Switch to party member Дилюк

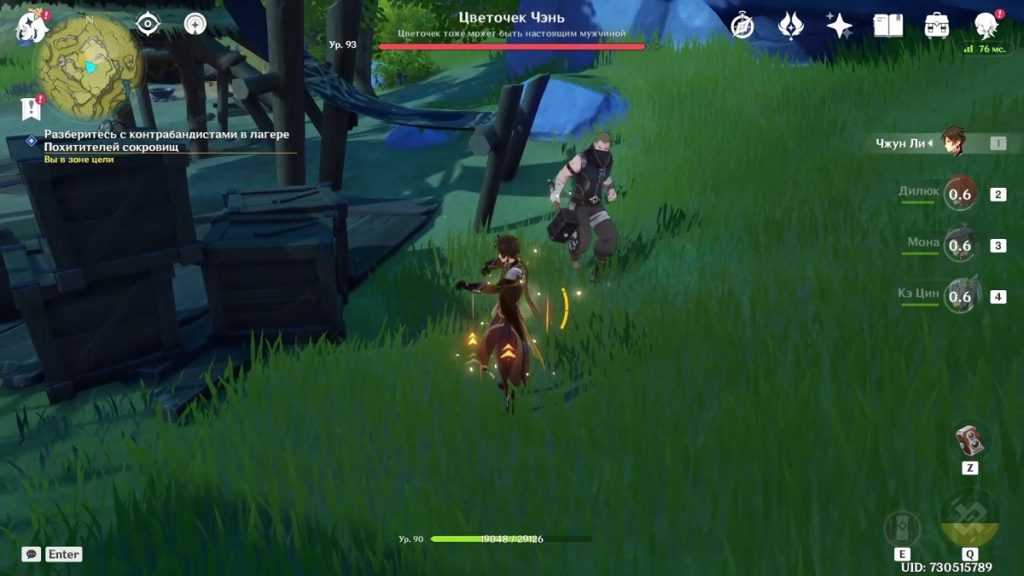coord(958,194)
